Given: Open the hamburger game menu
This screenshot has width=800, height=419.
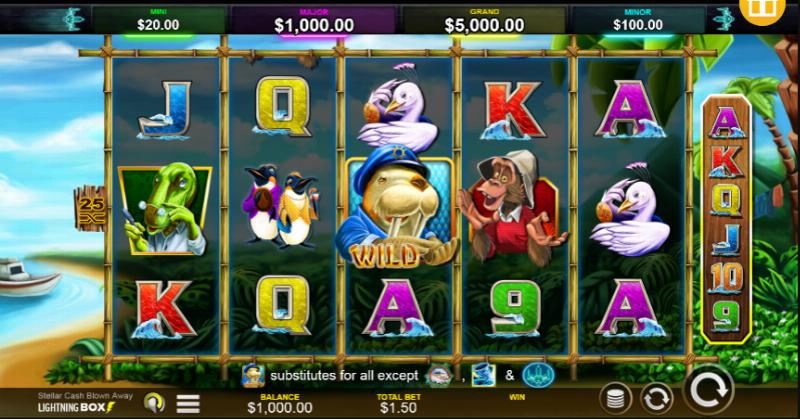Looking at the screenshot, I should (x=188, y=403).
